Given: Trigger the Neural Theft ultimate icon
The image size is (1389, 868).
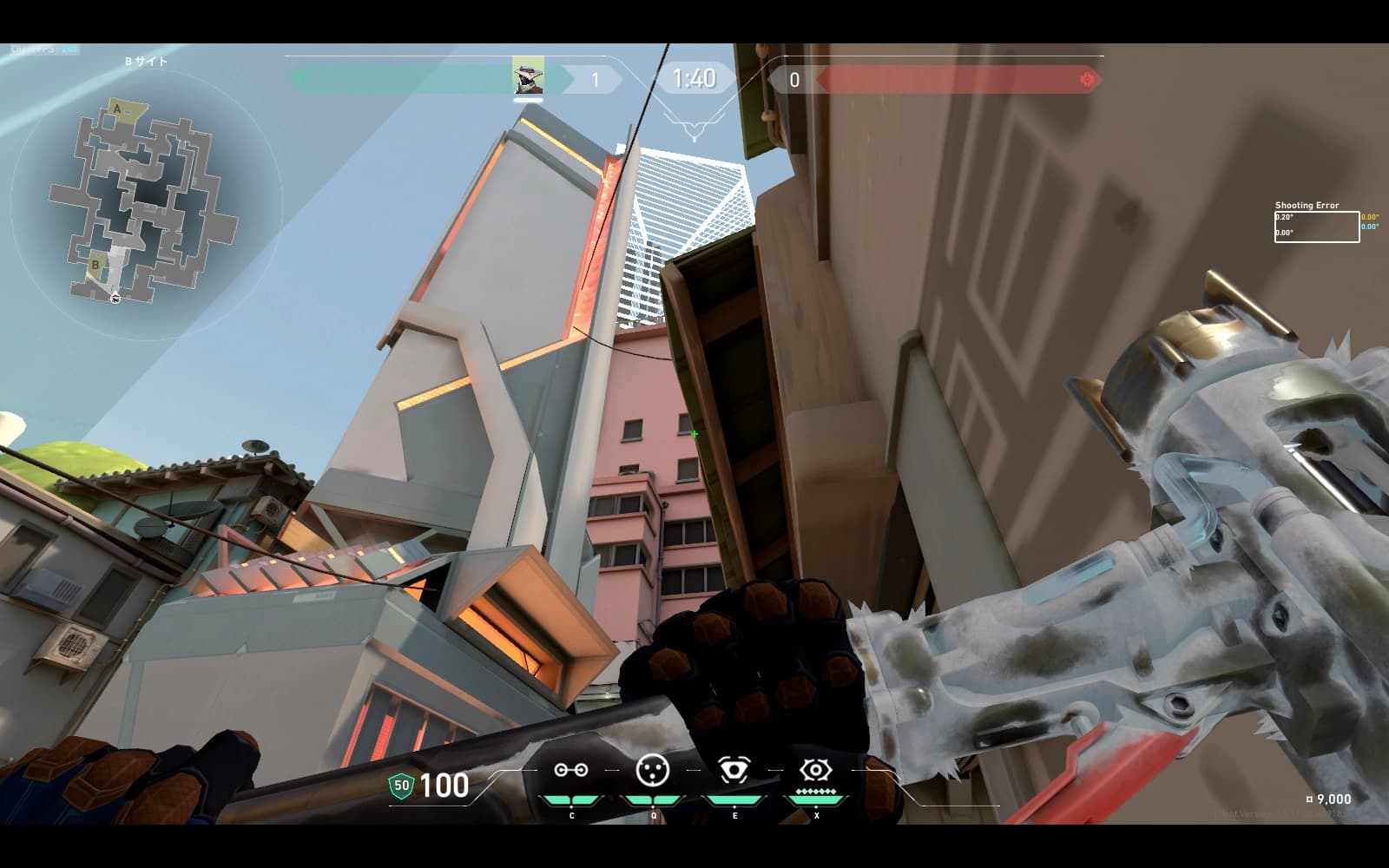Looking at the screenshot, I should 815,770.
